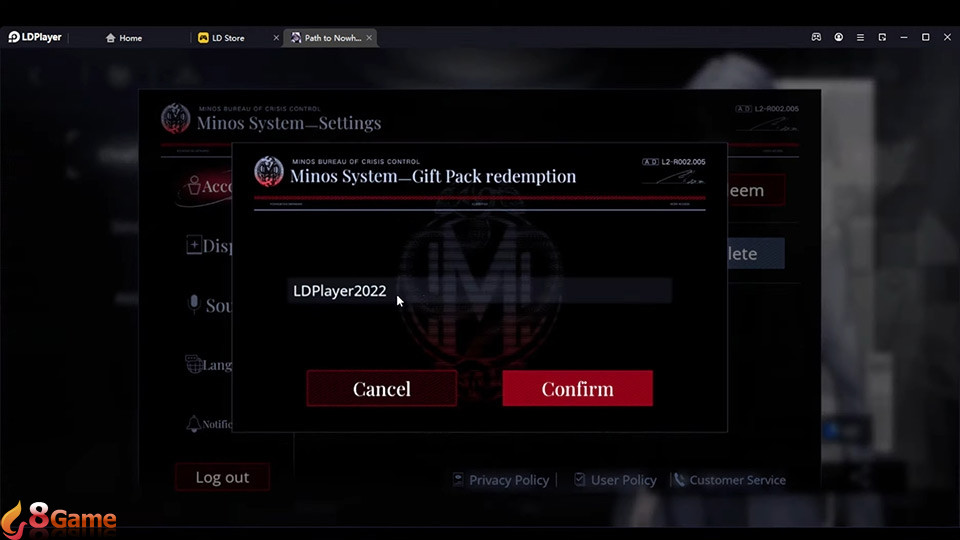The height and width of the screenshot is (540, 960).
Task: Close the Path to Nowhere tab
Action: (370, 38)
